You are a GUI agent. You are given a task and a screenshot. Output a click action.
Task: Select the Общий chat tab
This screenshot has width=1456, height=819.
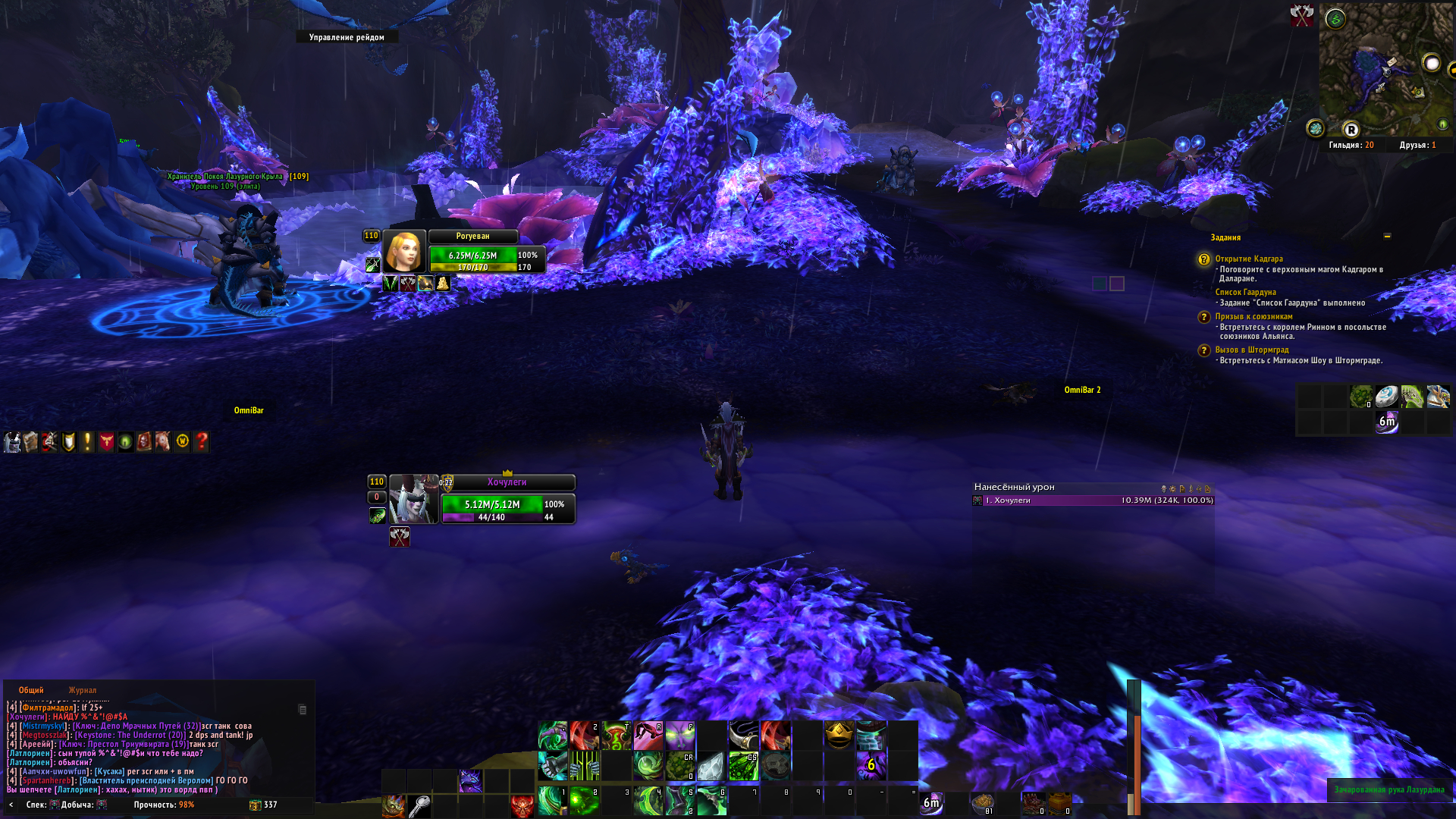pos(31,690)
